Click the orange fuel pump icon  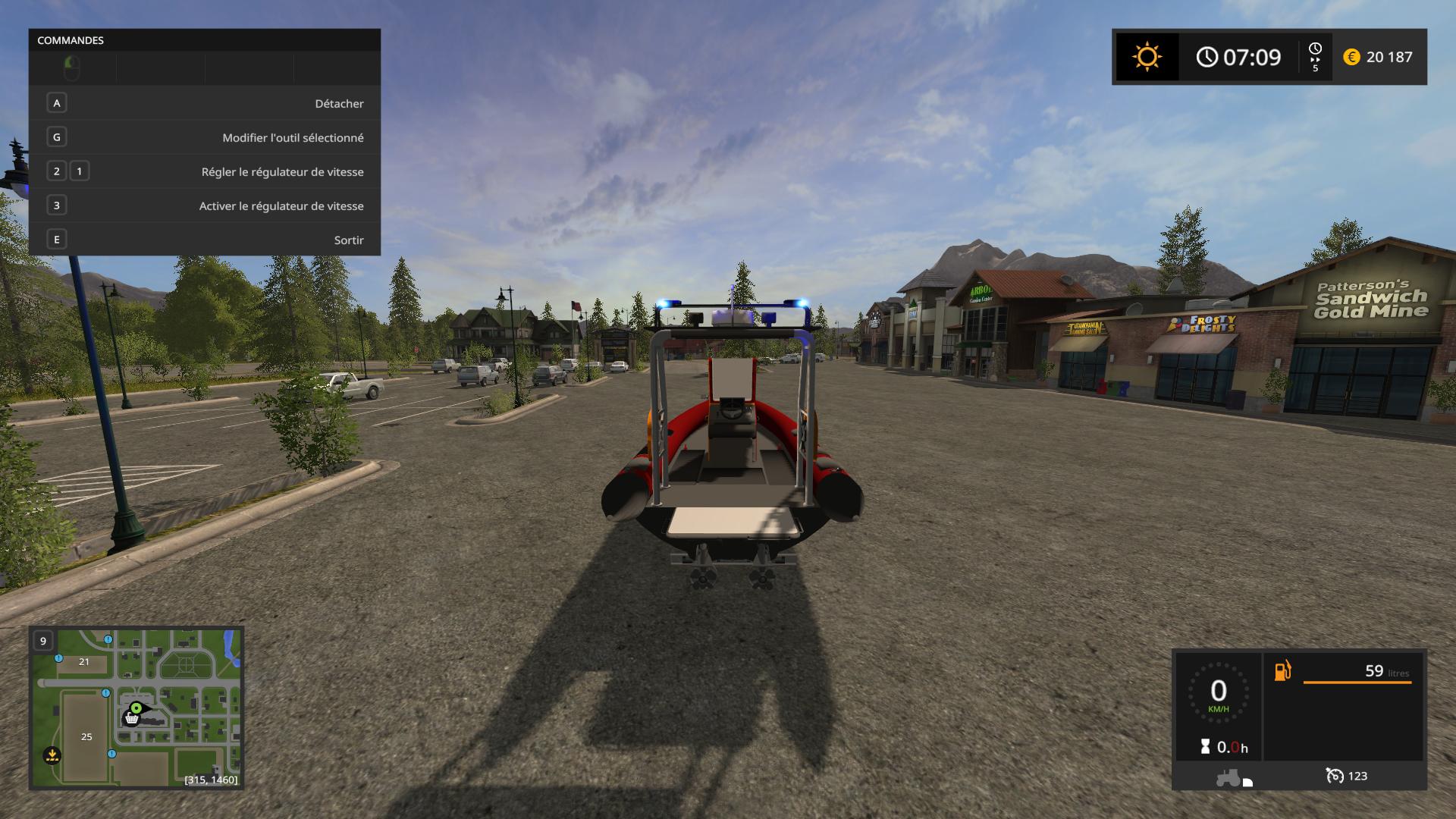pos(1282,671)
